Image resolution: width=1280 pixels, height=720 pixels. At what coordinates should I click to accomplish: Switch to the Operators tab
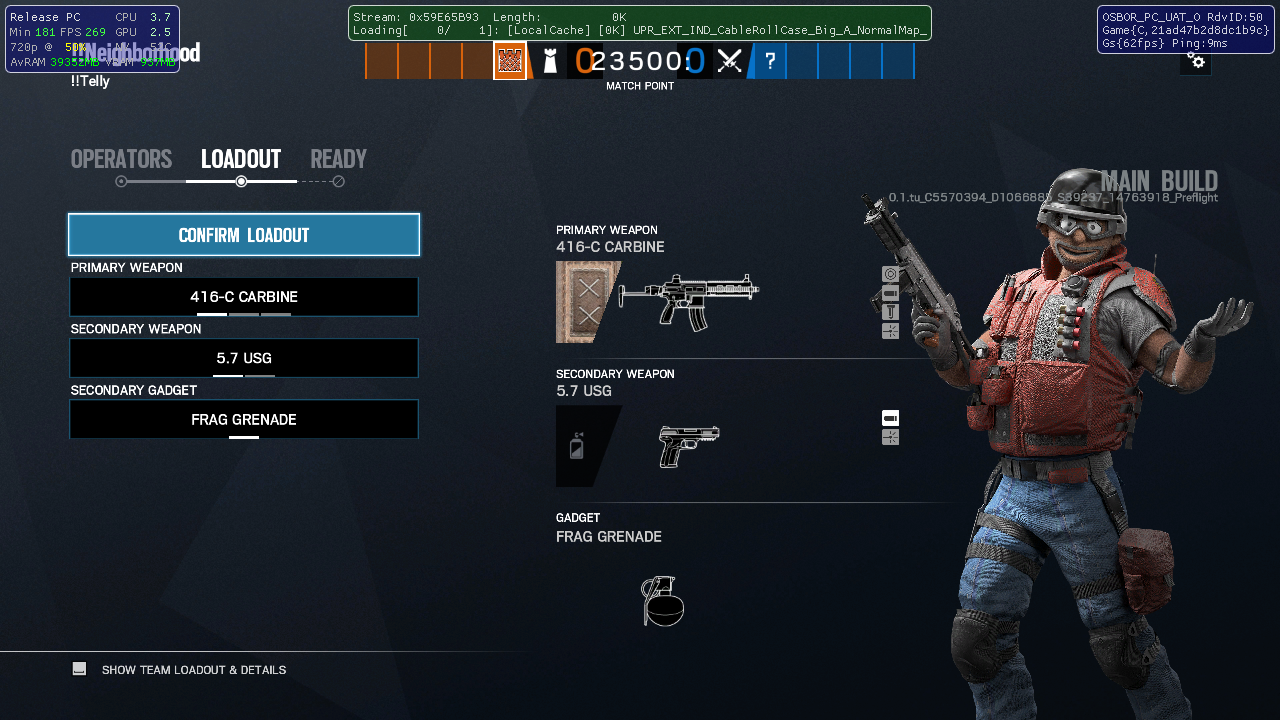121,160
